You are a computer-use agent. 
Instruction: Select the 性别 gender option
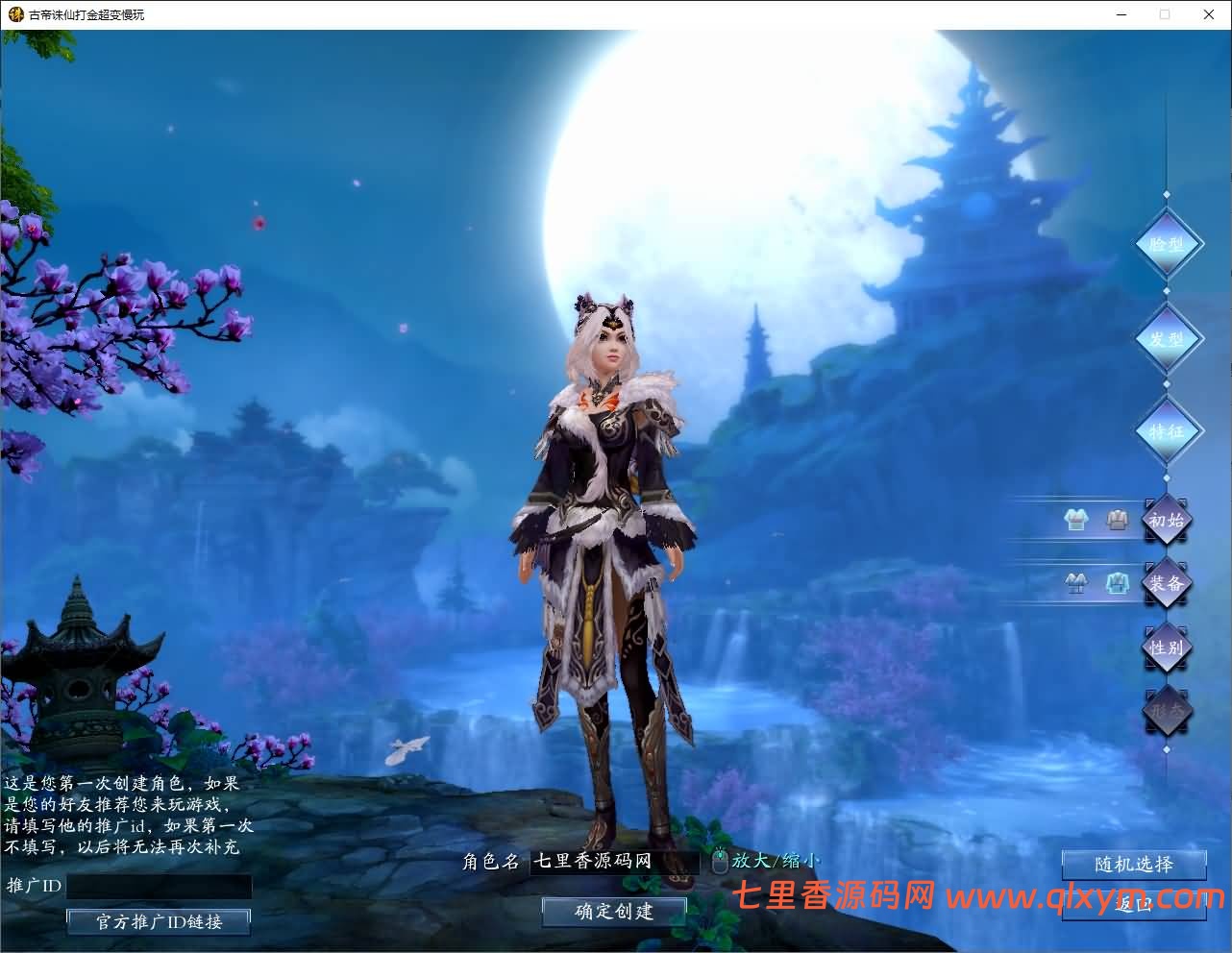(x=1166, y=648)
